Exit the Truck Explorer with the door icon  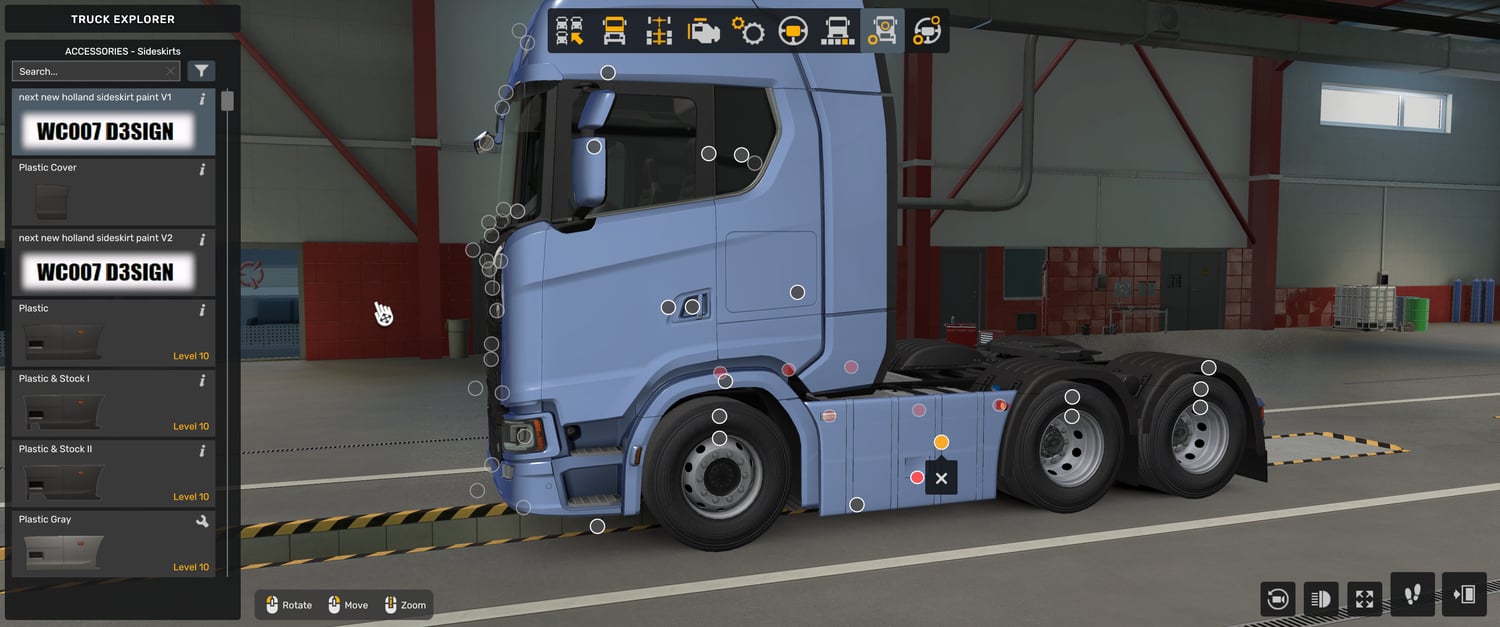point(1463,595)
